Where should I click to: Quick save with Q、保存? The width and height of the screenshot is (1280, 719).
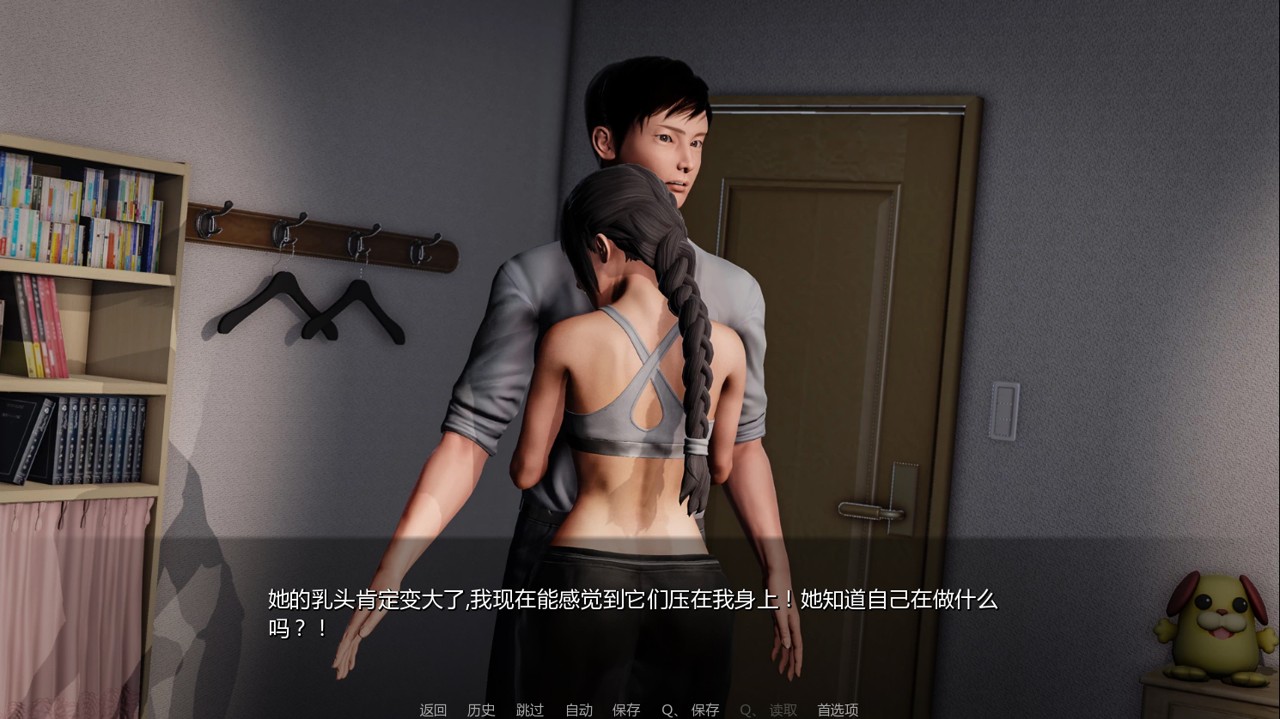(x=690, y=710)
